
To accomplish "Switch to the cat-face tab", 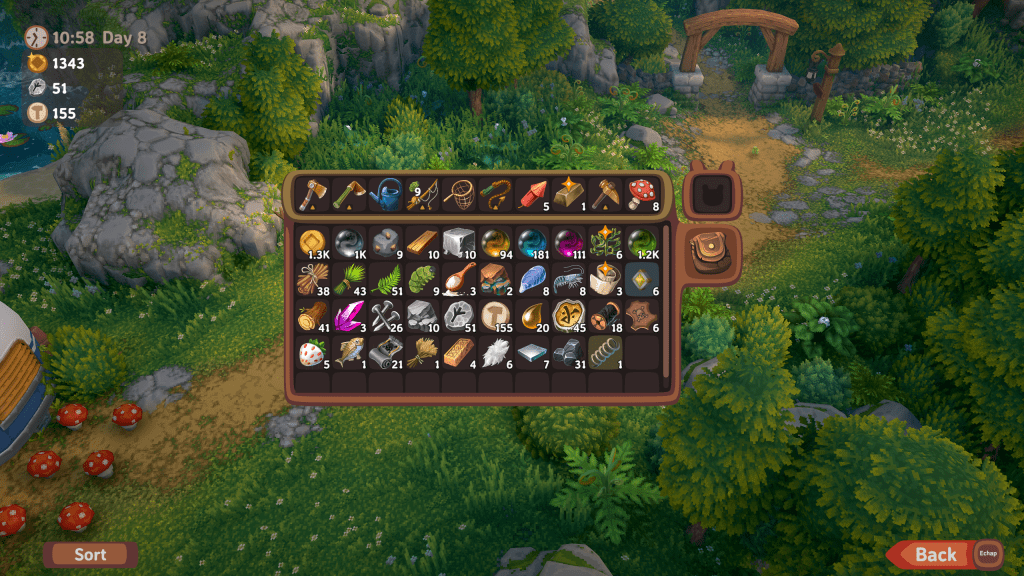I will pyautogui.click(x=712, y=193).
